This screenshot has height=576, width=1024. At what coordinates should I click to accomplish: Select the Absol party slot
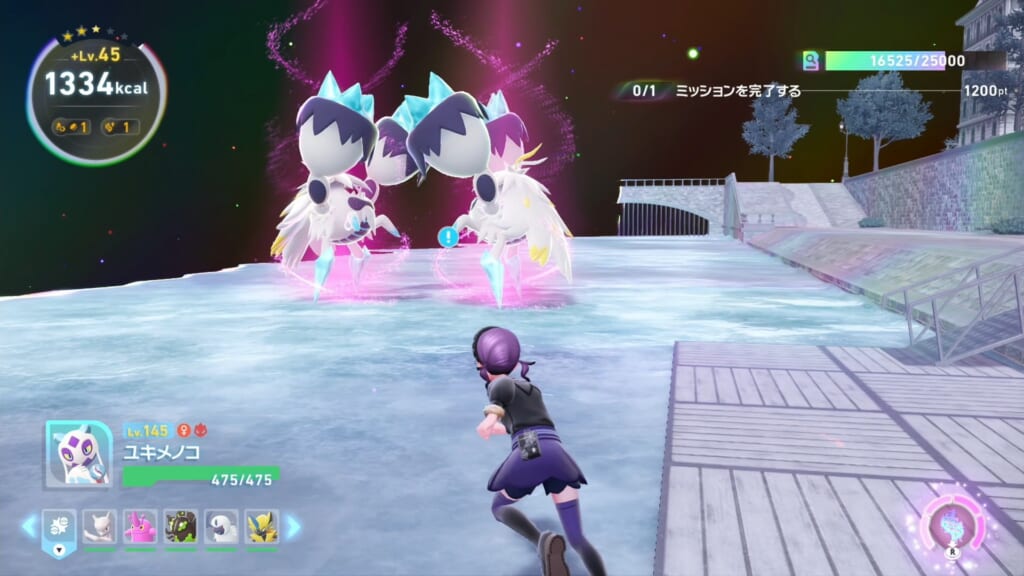coord(221,526)
